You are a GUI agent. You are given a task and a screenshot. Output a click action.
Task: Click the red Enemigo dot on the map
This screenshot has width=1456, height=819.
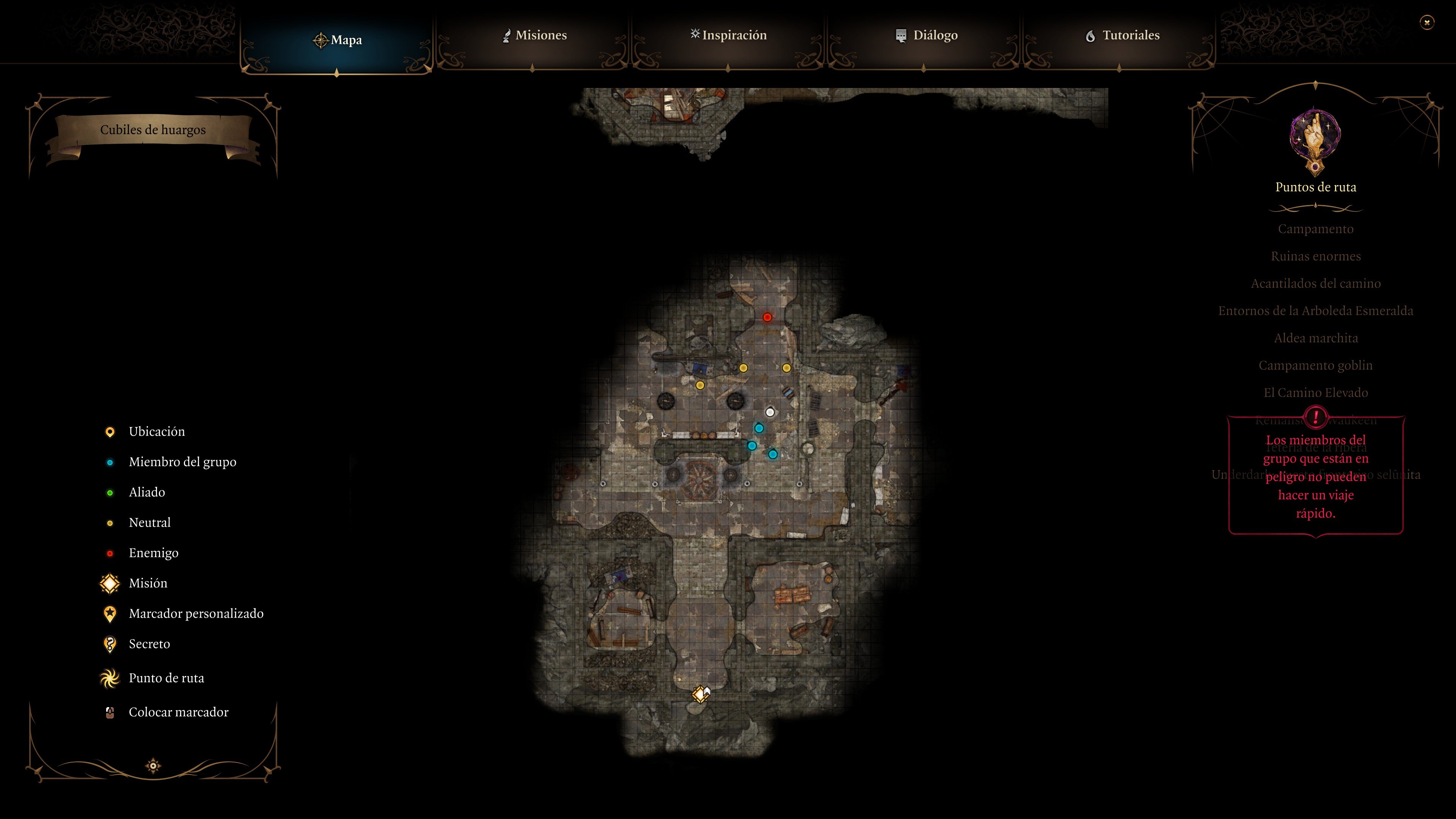click(x=767, y=317)
